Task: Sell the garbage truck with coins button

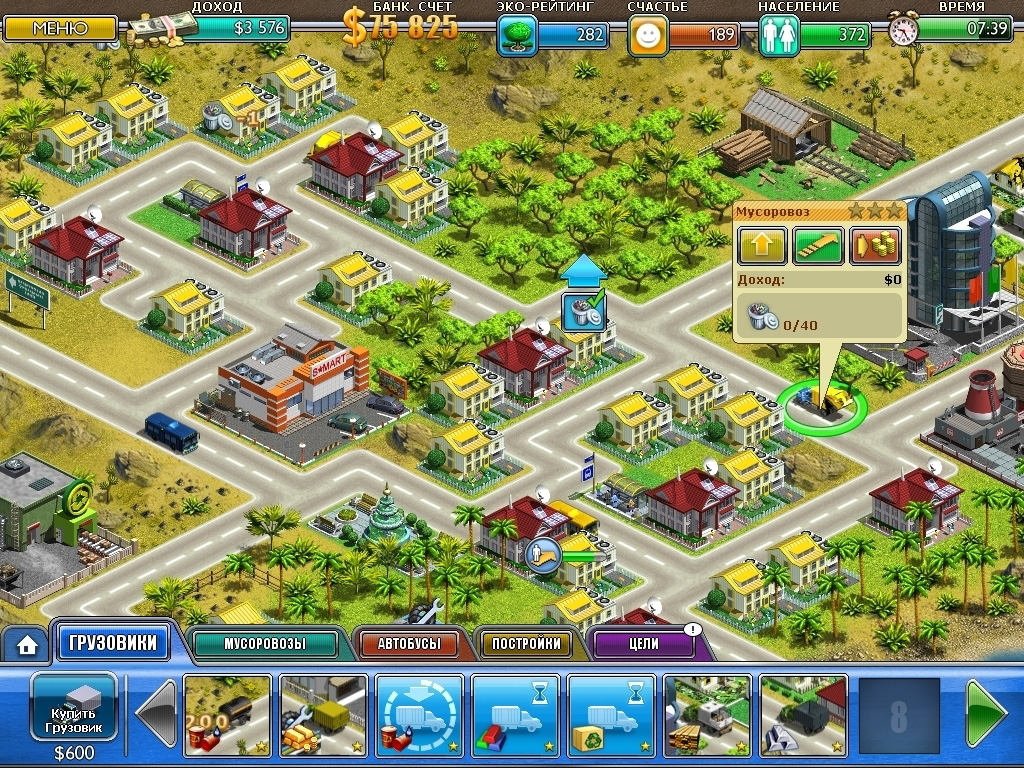Action: pos(875,246)
